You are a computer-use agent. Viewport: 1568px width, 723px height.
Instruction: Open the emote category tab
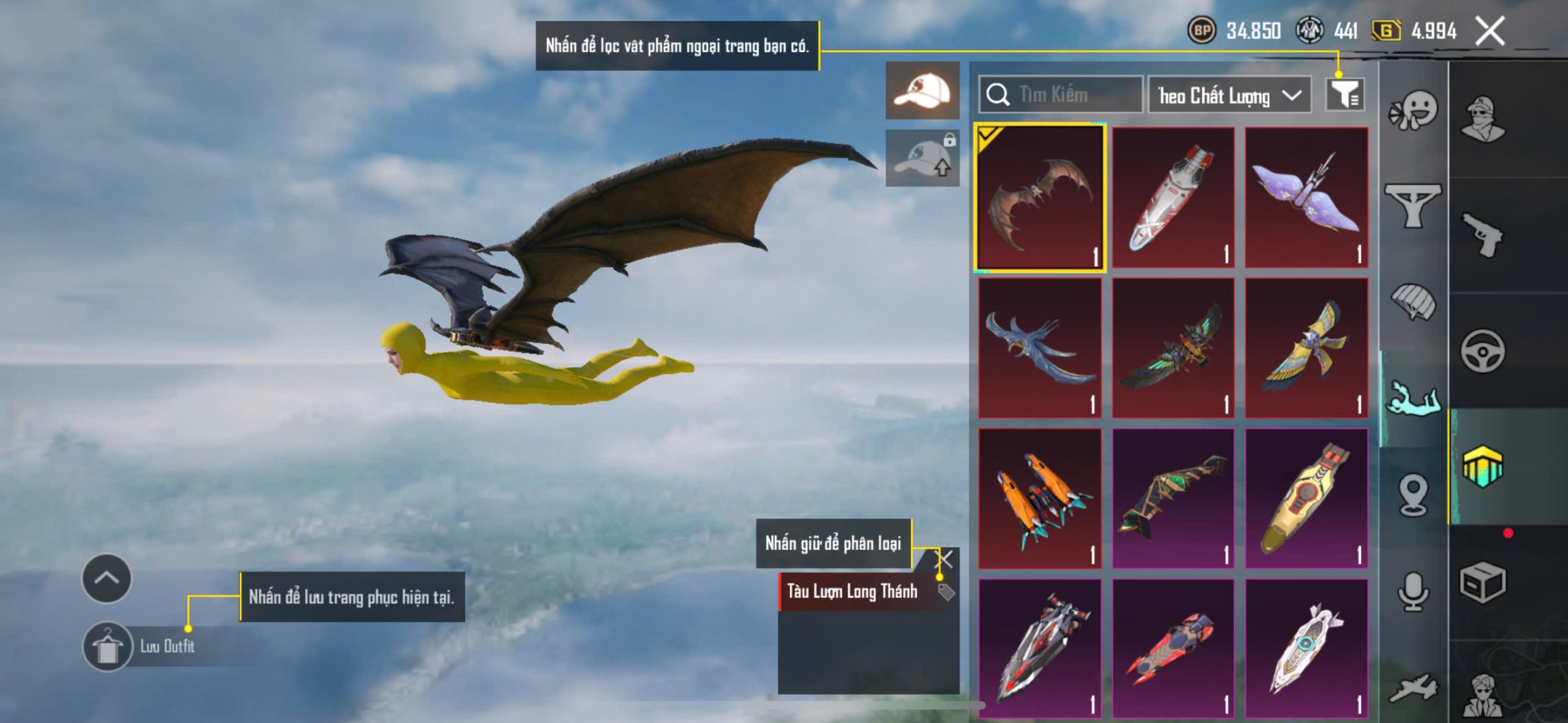pos(1412,110)
